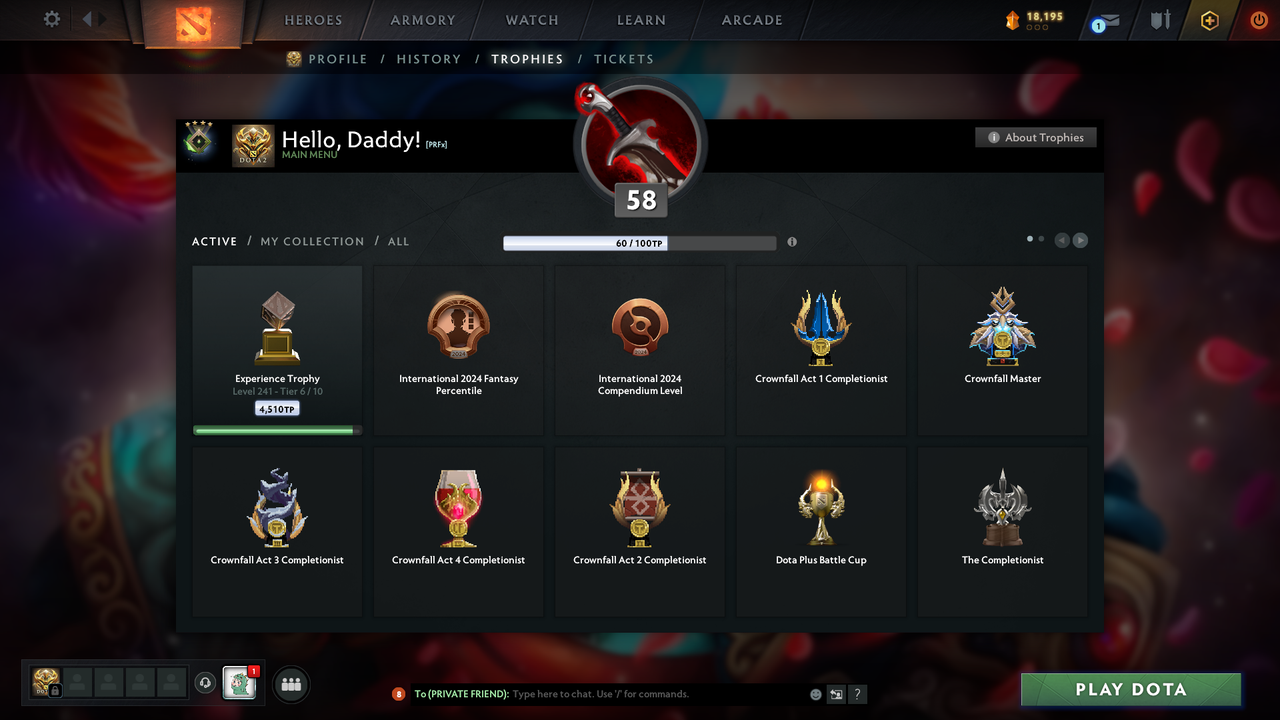
Task: Open the voice chat headphone control
Action: (207, 683)
